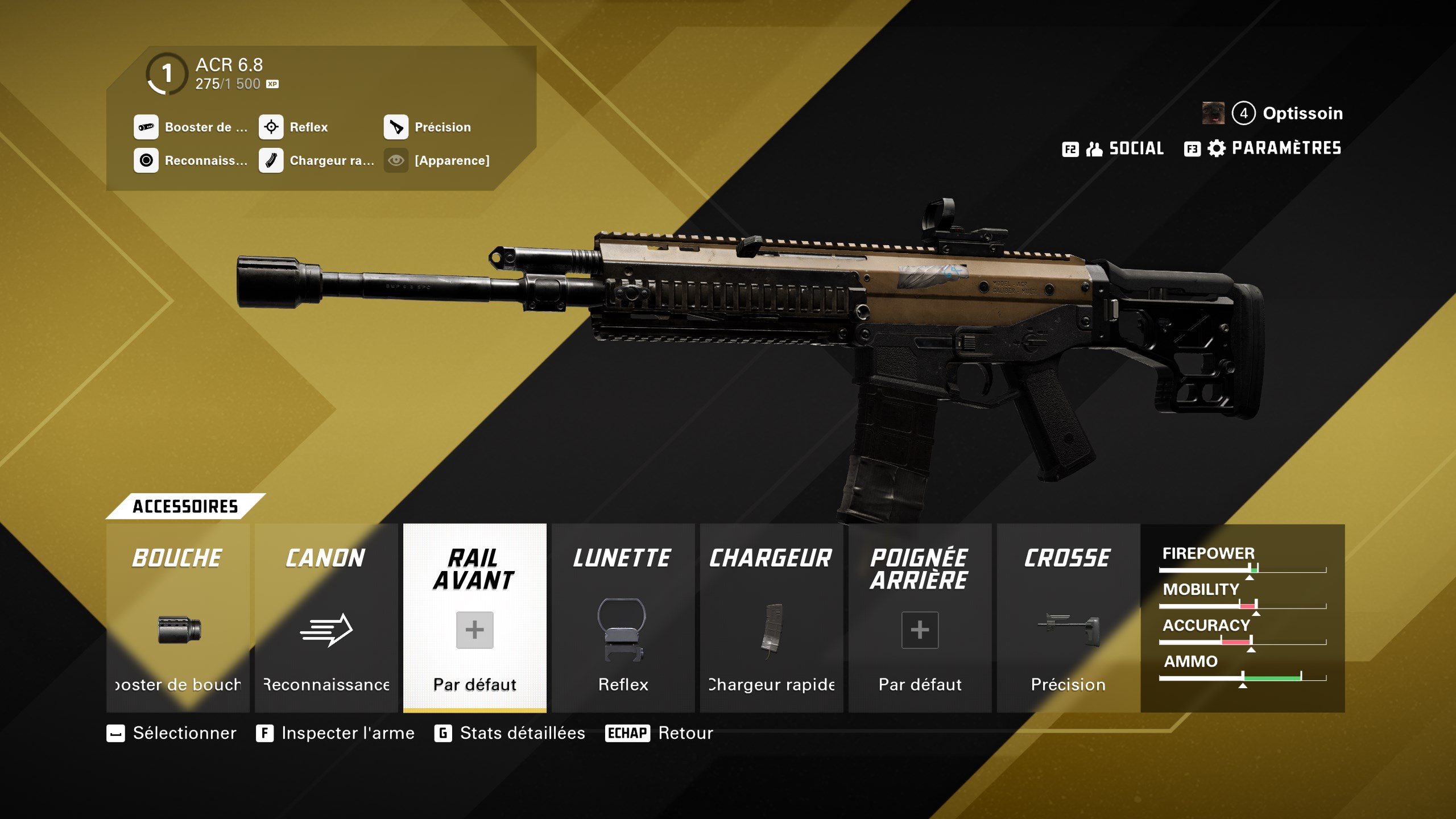Click Inspecter l'arme option
This screenshot has height=819, width=1456.
346,734
